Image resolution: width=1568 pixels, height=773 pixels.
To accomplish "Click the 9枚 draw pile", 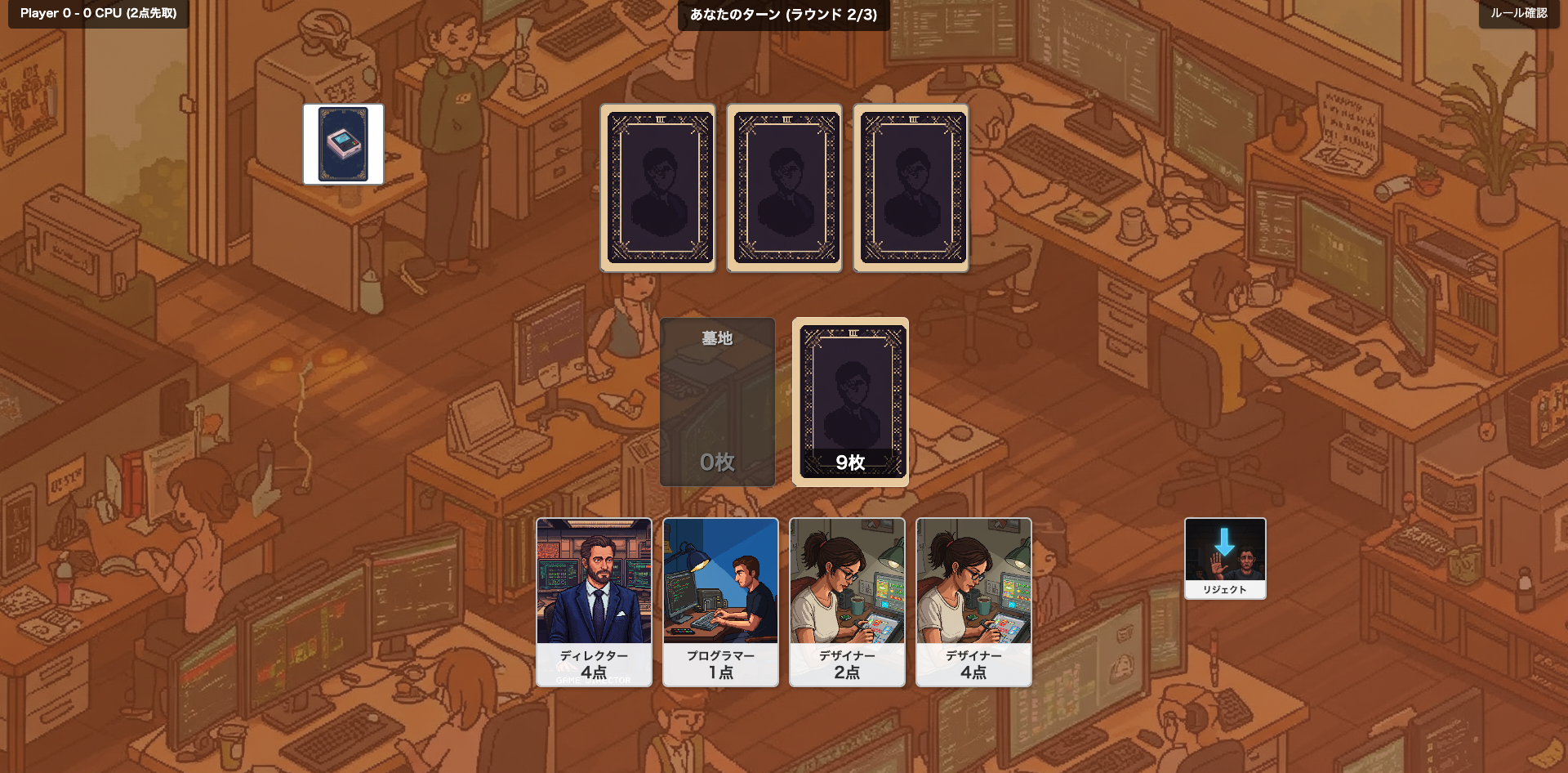I will coord(849,402).
